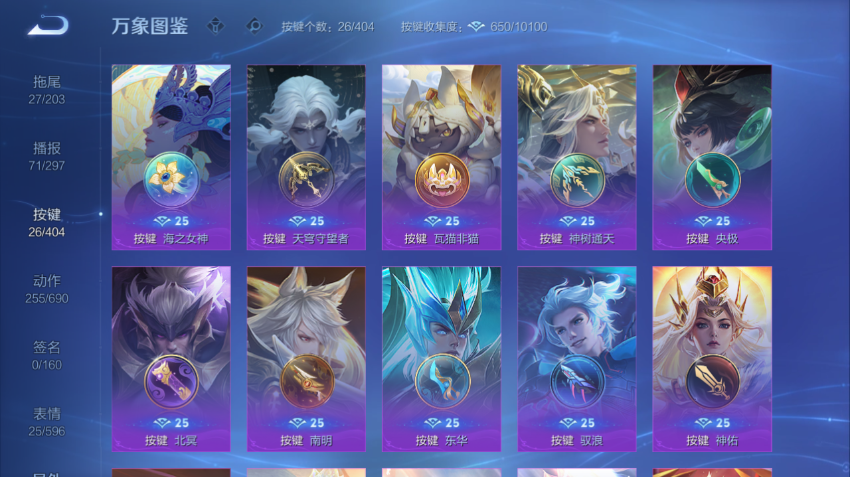Image resolution: width=850 pixels, height=477 pixels.
Task: Select the 按键 category tab
Action: pyautogui.click(x=47, y=222)
